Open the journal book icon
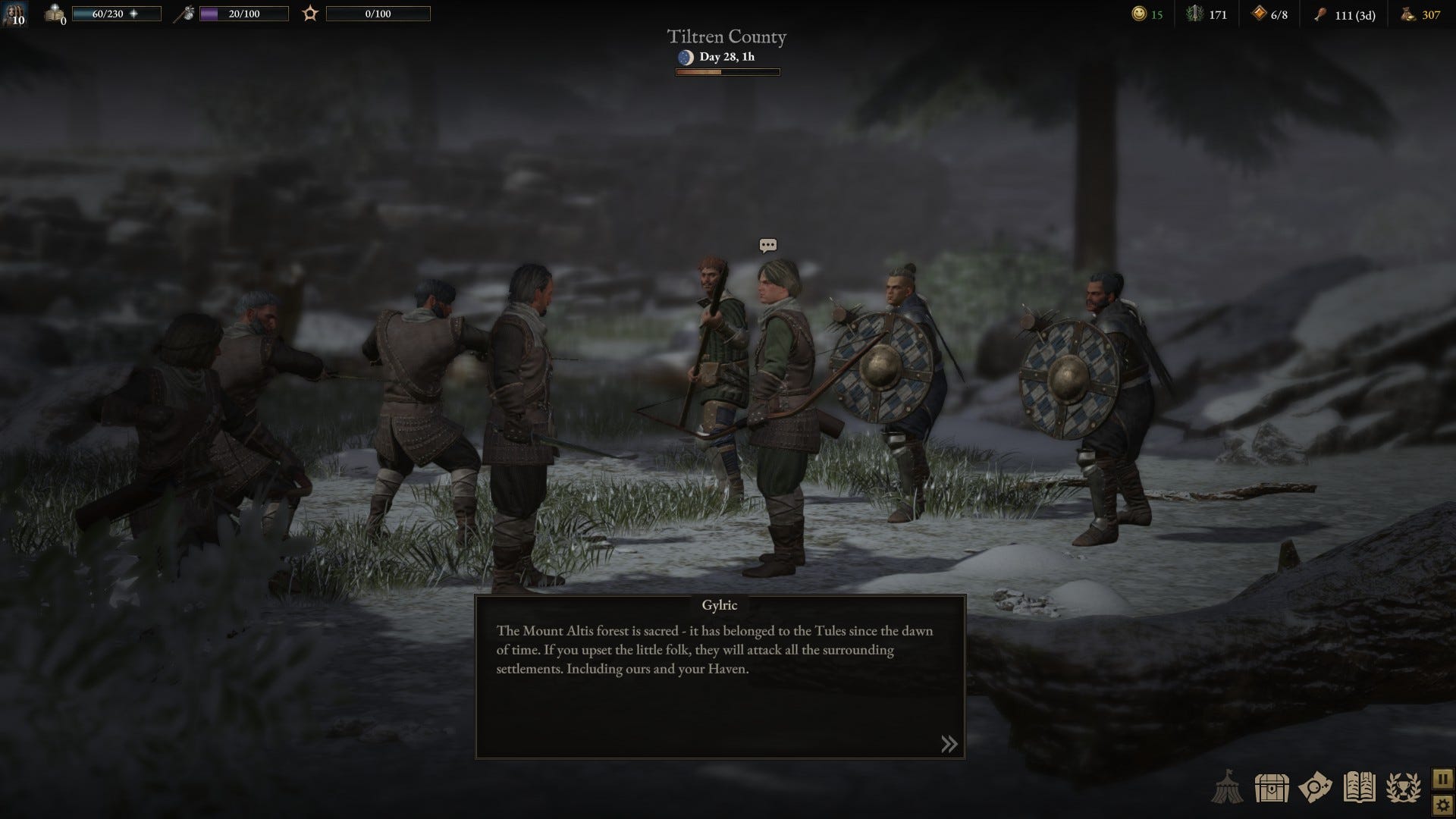Viewport: 1456px width, 819px height. click(x=1359, y=788)
